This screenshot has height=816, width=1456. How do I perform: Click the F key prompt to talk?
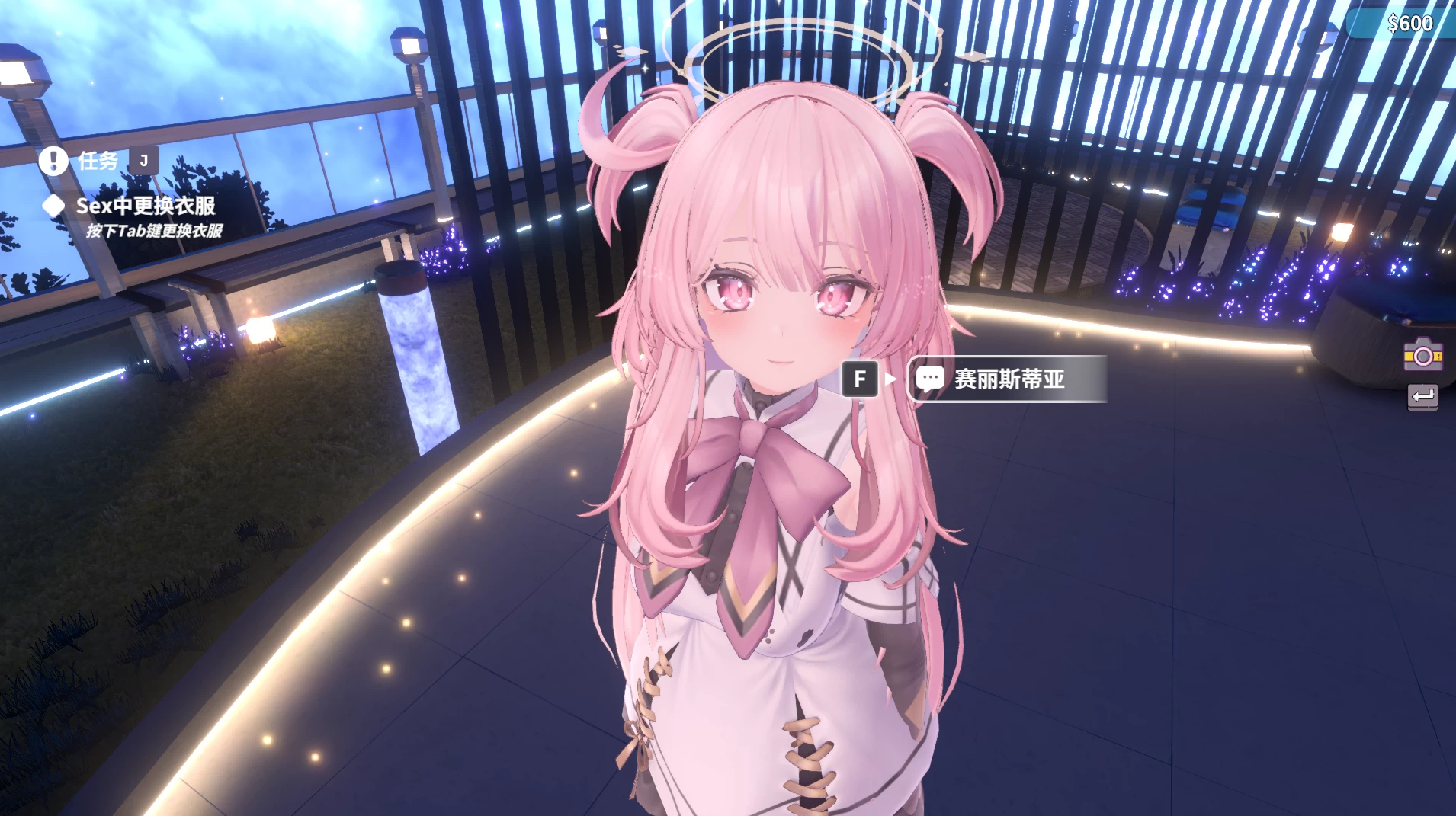[860, 379]
